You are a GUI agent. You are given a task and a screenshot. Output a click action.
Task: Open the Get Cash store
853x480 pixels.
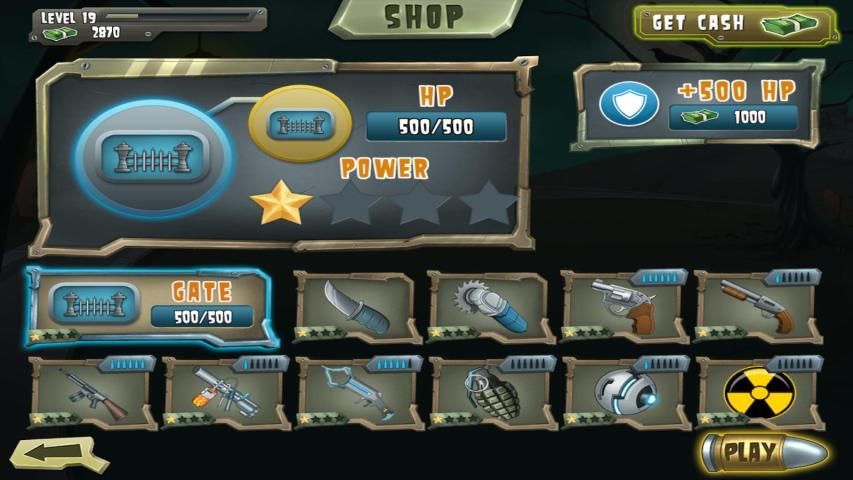(735, 23)
